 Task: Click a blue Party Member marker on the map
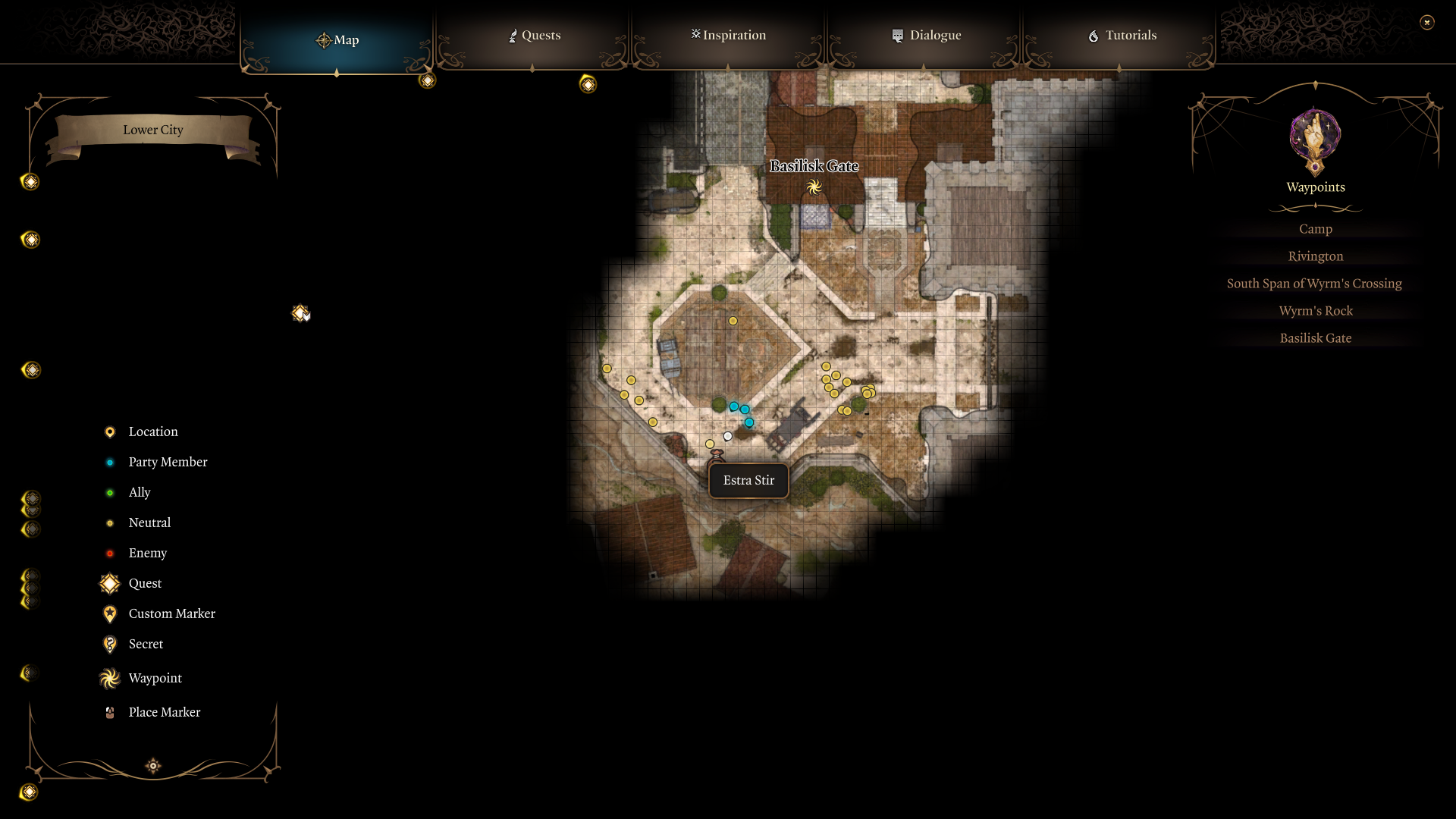(734, 406)
